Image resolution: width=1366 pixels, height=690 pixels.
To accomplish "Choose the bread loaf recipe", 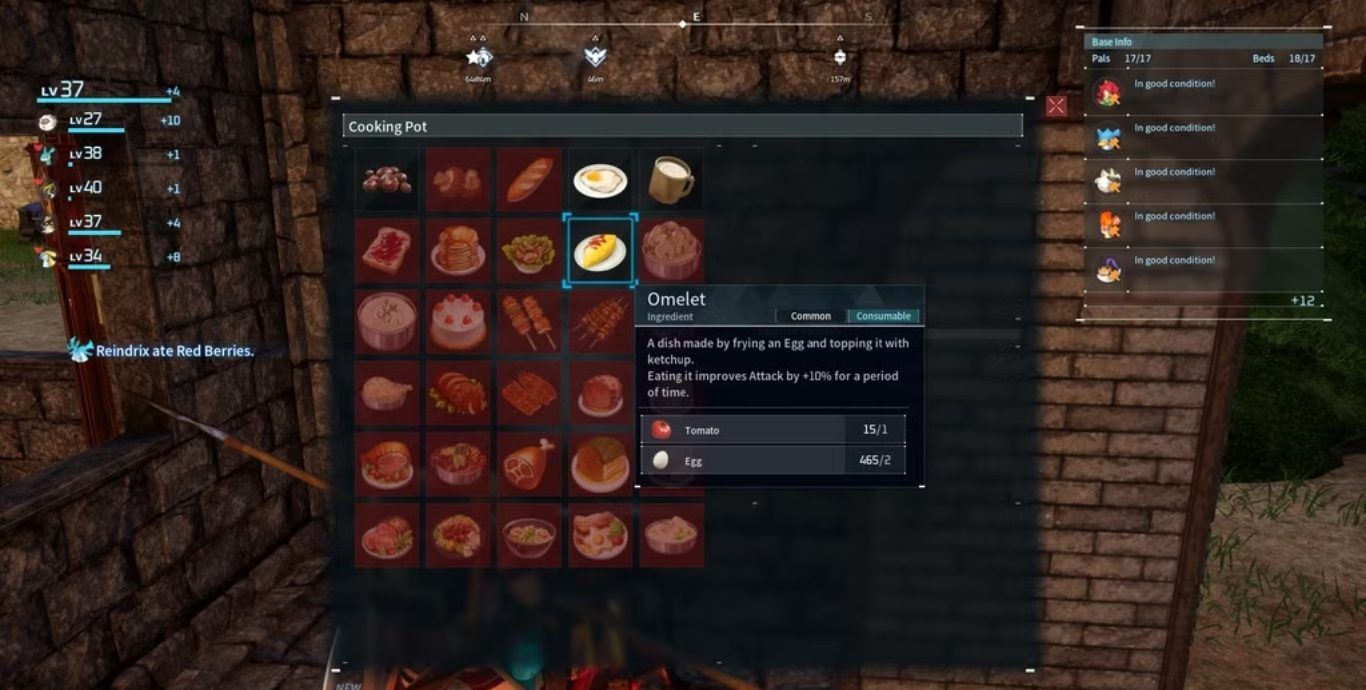I will click(x=529, y=180).
